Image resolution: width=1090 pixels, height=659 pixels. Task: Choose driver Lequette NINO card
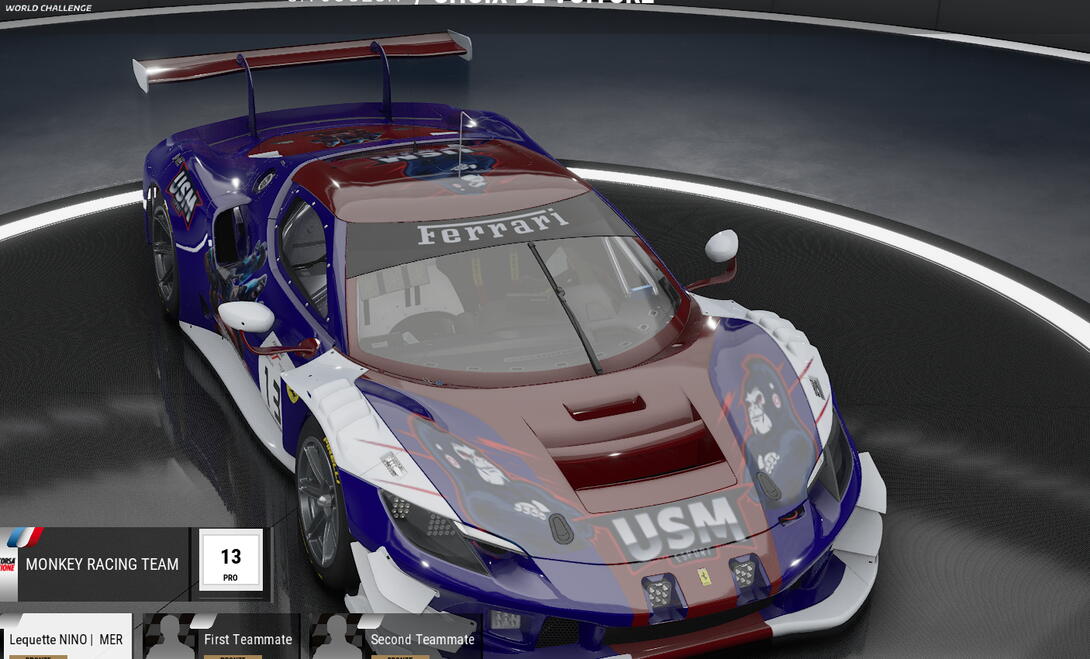66,638
